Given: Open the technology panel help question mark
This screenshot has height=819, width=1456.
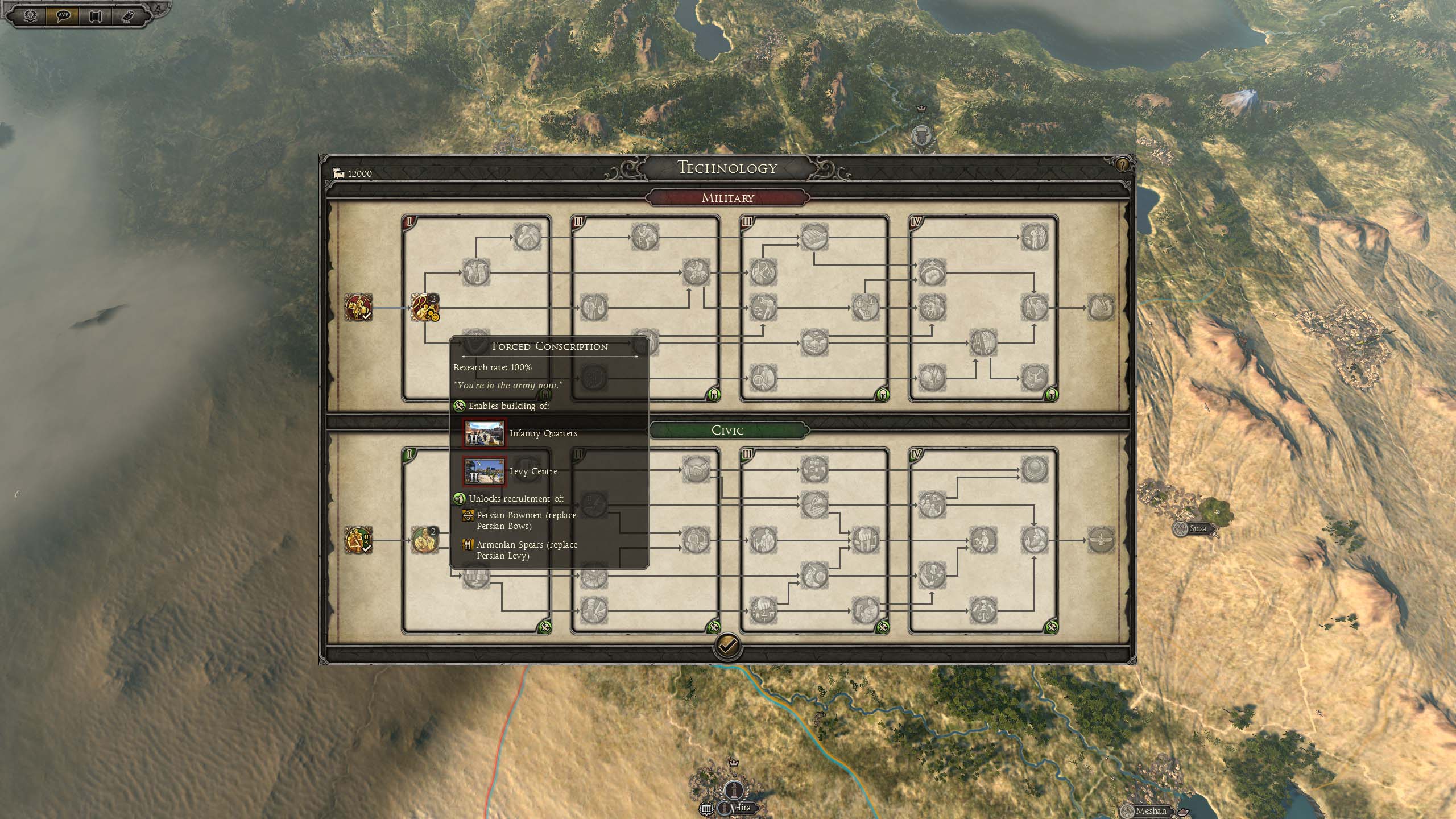Looking at the screenshot, I should tap(1122, 165).
